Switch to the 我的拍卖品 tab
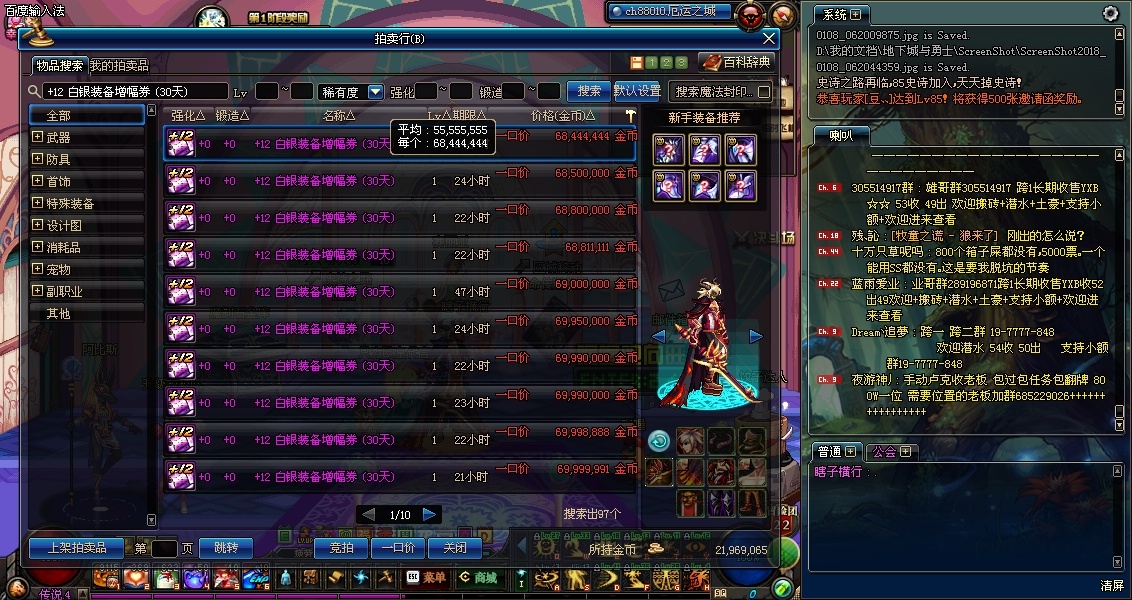The height and width of the screenshot is (600, 1132). (119, 66)
